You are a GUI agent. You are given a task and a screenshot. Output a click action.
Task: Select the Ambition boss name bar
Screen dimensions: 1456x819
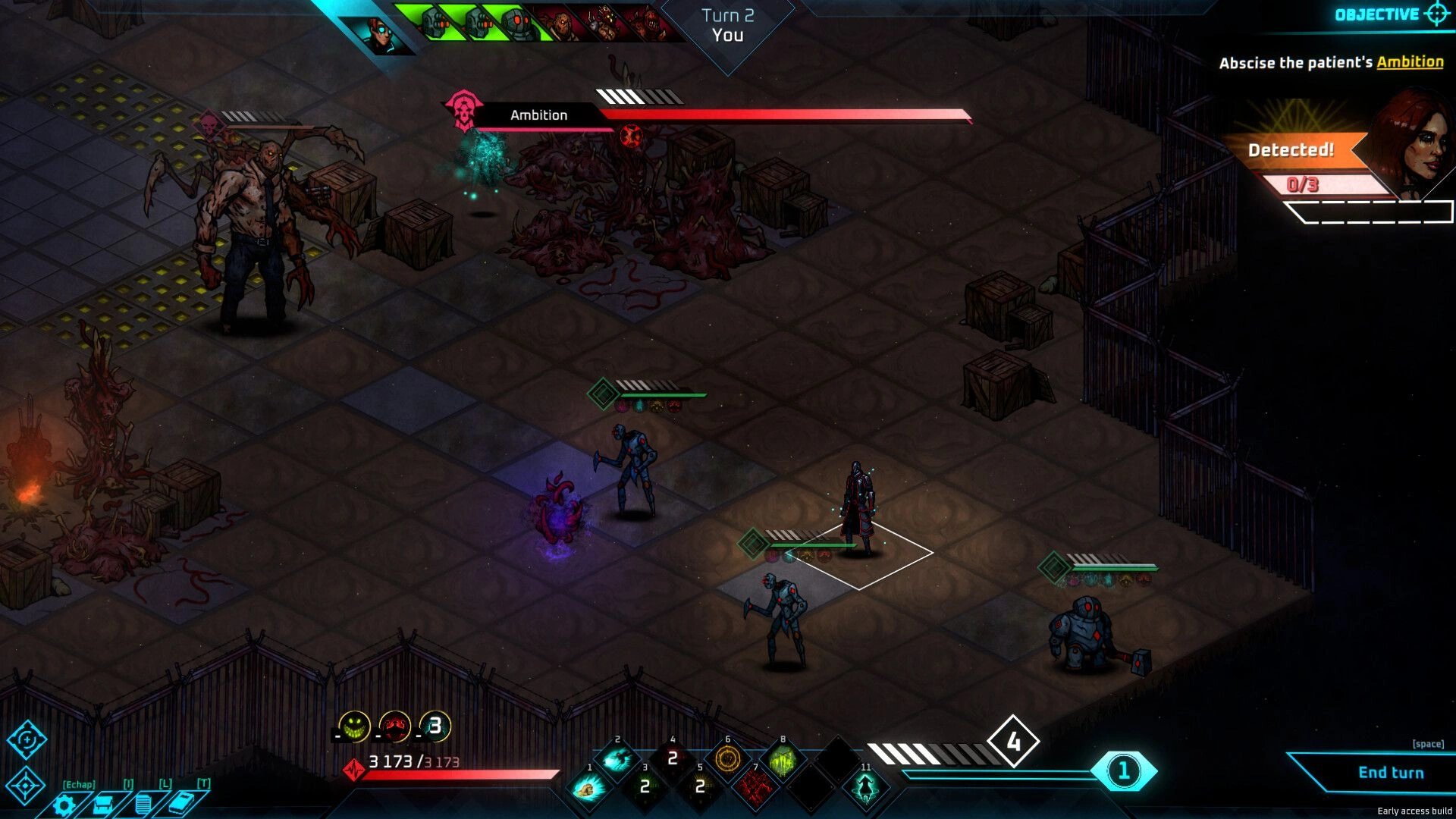538,115
